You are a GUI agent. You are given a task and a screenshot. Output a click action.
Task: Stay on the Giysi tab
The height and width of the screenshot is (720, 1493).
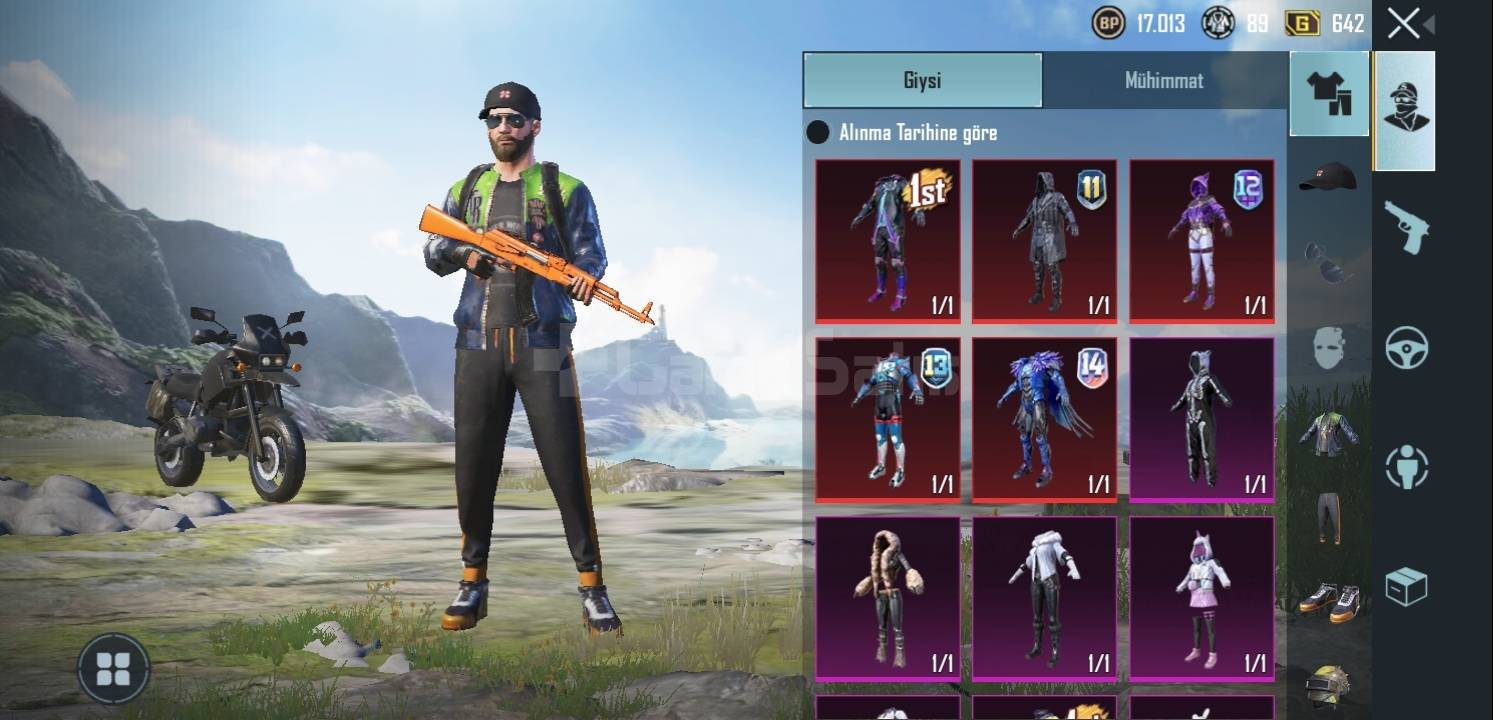click(922, 81)
